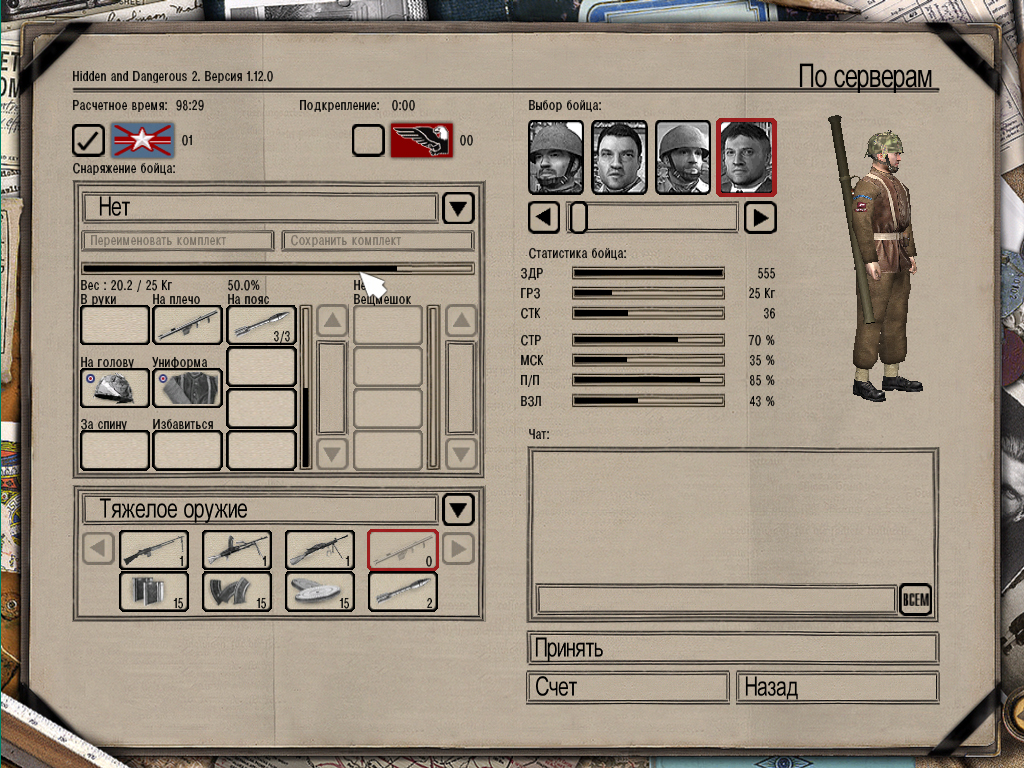Click the chat message input field

716,599
